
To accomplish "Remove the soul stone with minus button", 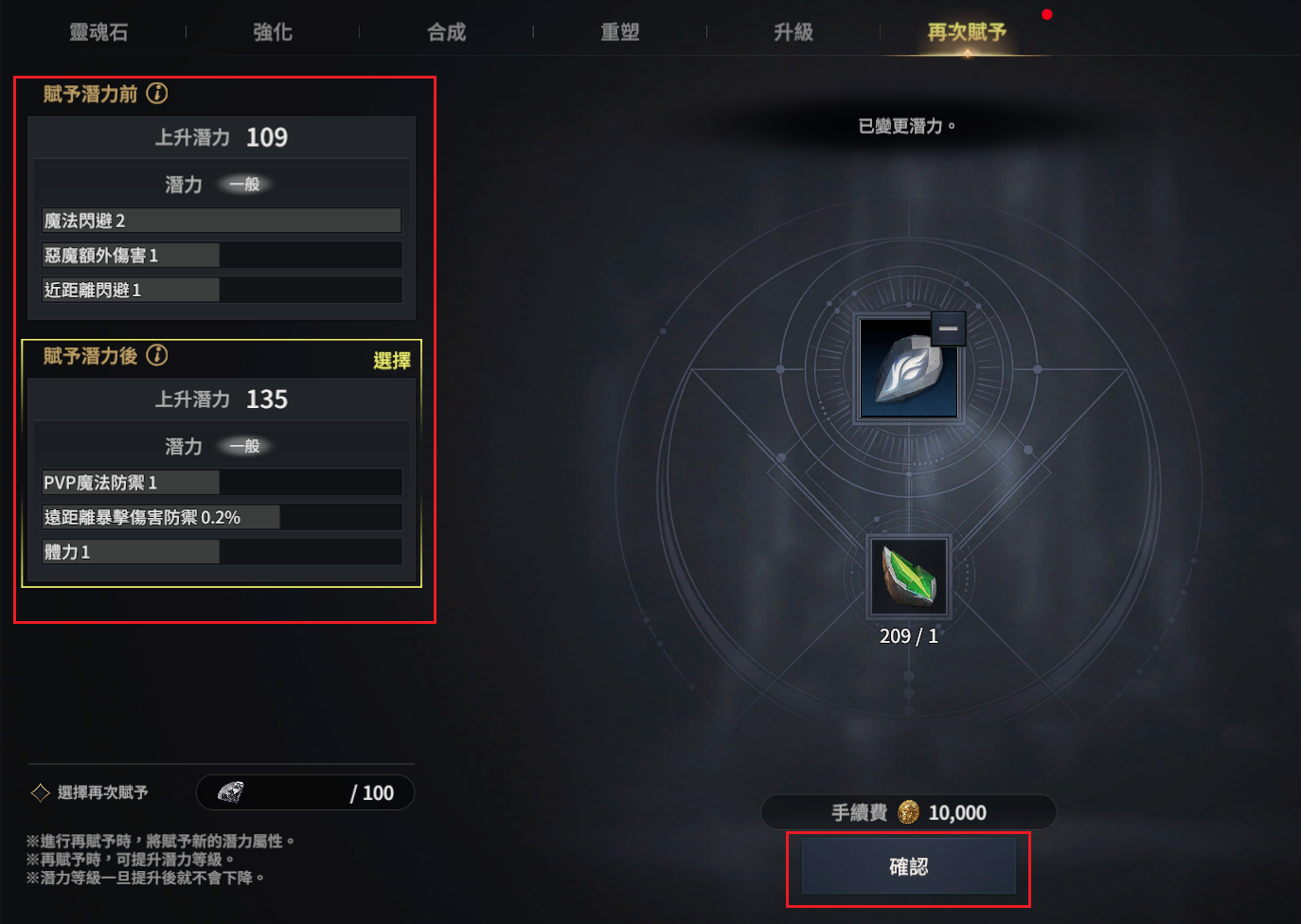I will point(948,329).
